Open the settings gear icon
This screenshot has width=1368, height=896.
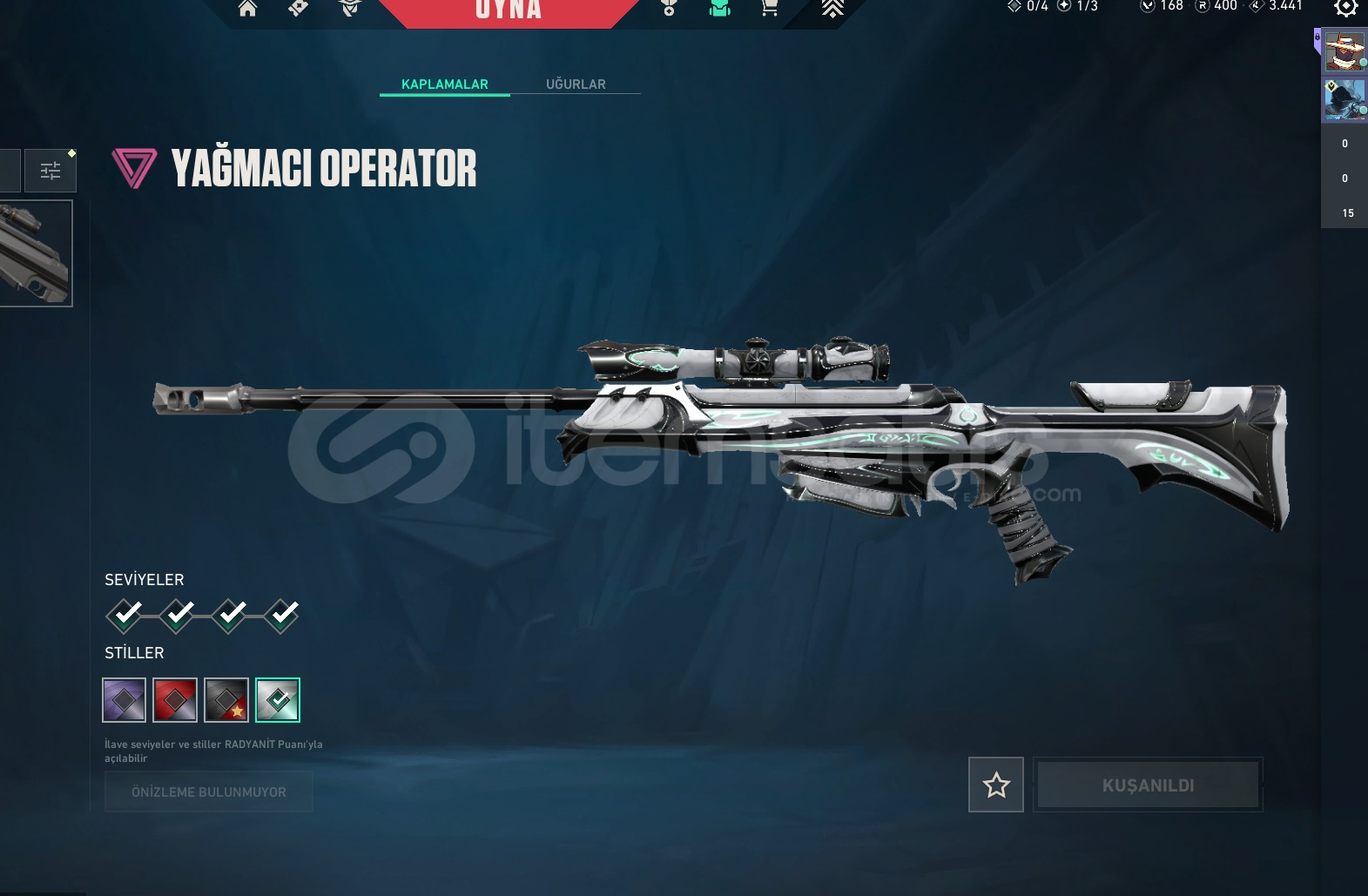pyautogui.click(x=1345, y=7)
